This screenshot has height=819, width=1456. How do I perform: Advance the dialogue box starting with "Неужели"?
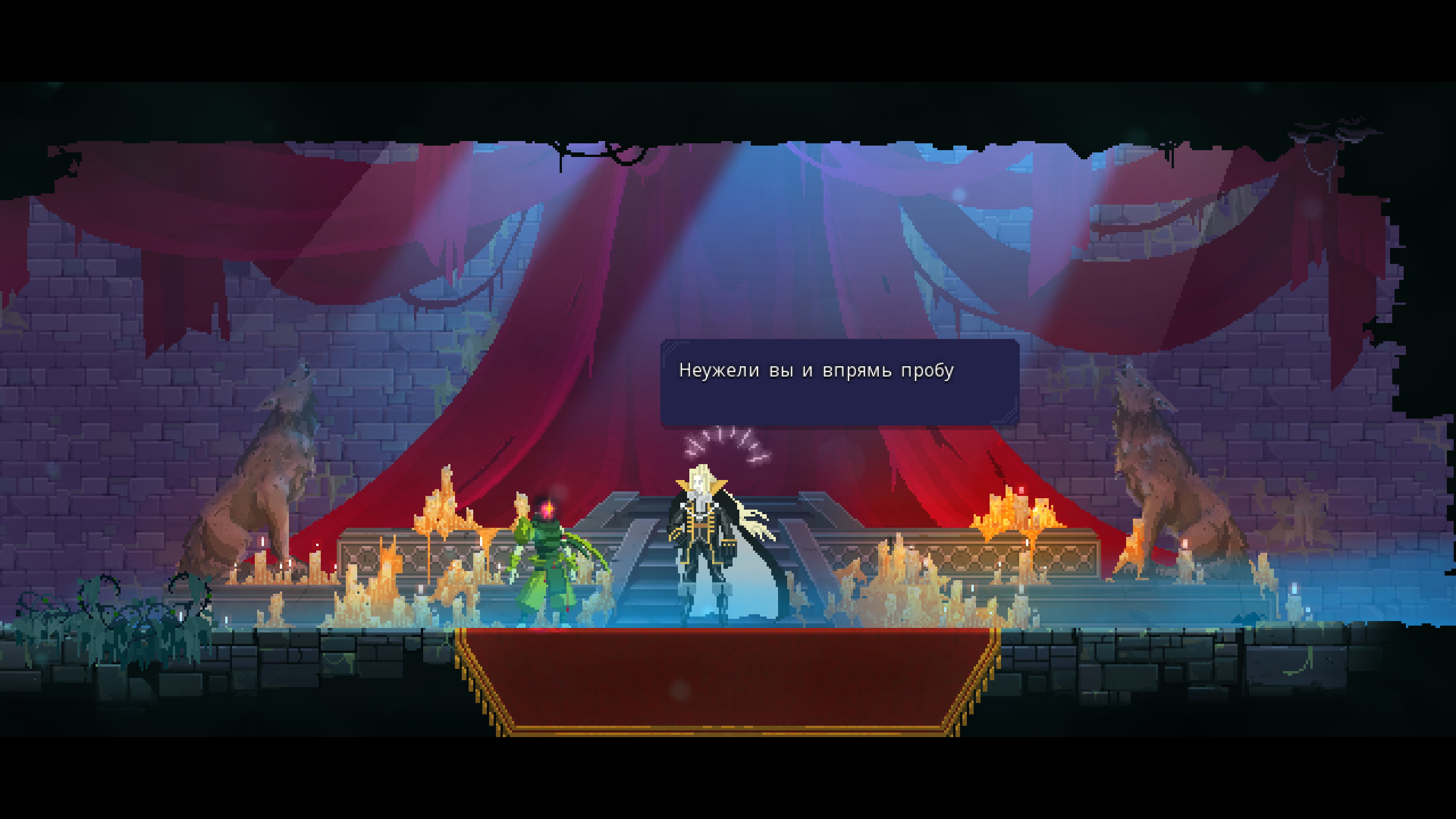tap(839, 382)
